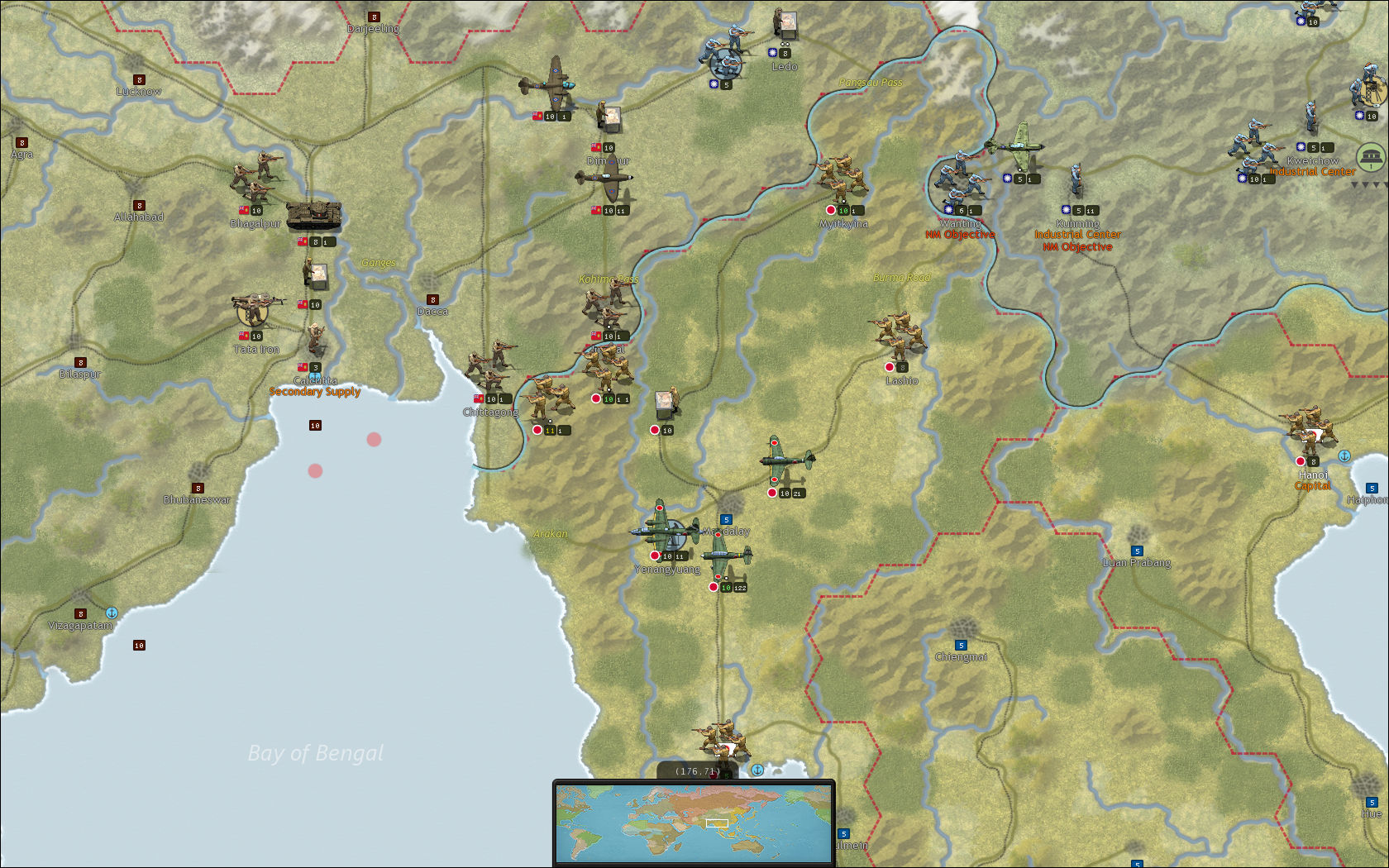Select the artillery unit beside Tata Iron
1389x868 pixels.
251,308
